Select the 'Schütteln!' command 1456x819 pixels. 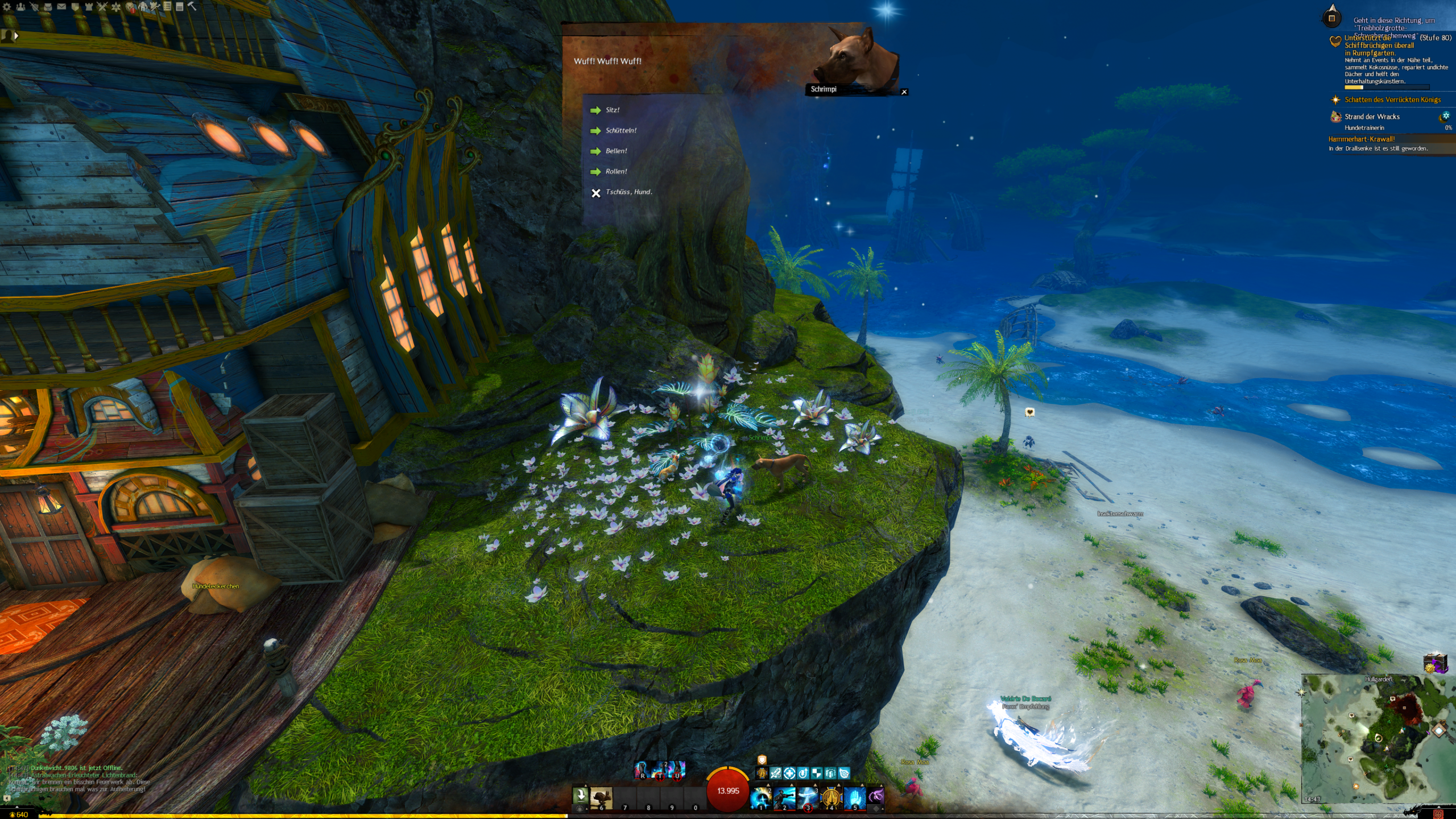[x=621, y=131]
